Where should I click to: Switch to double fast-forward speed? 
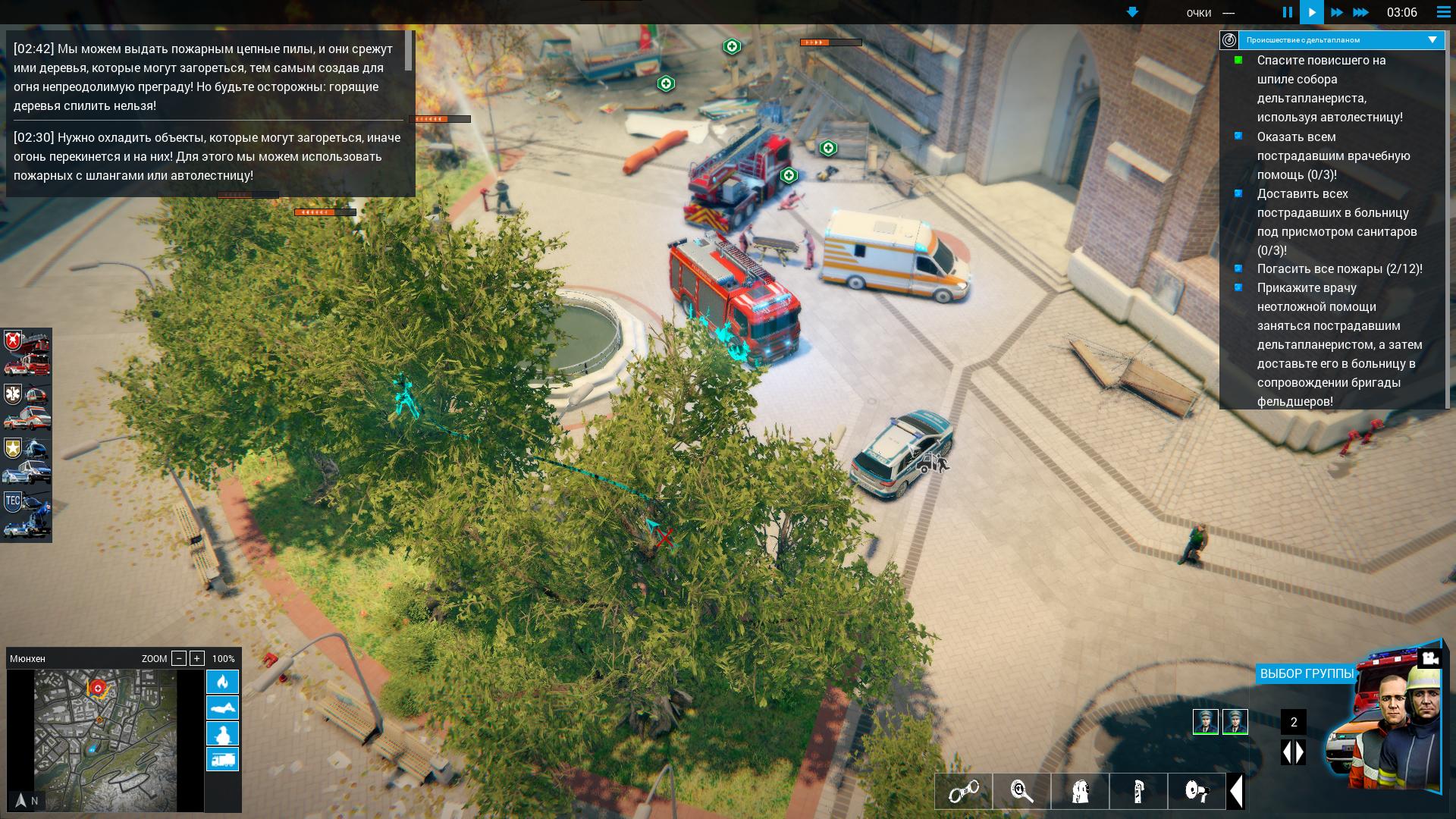coord(1336,12)
